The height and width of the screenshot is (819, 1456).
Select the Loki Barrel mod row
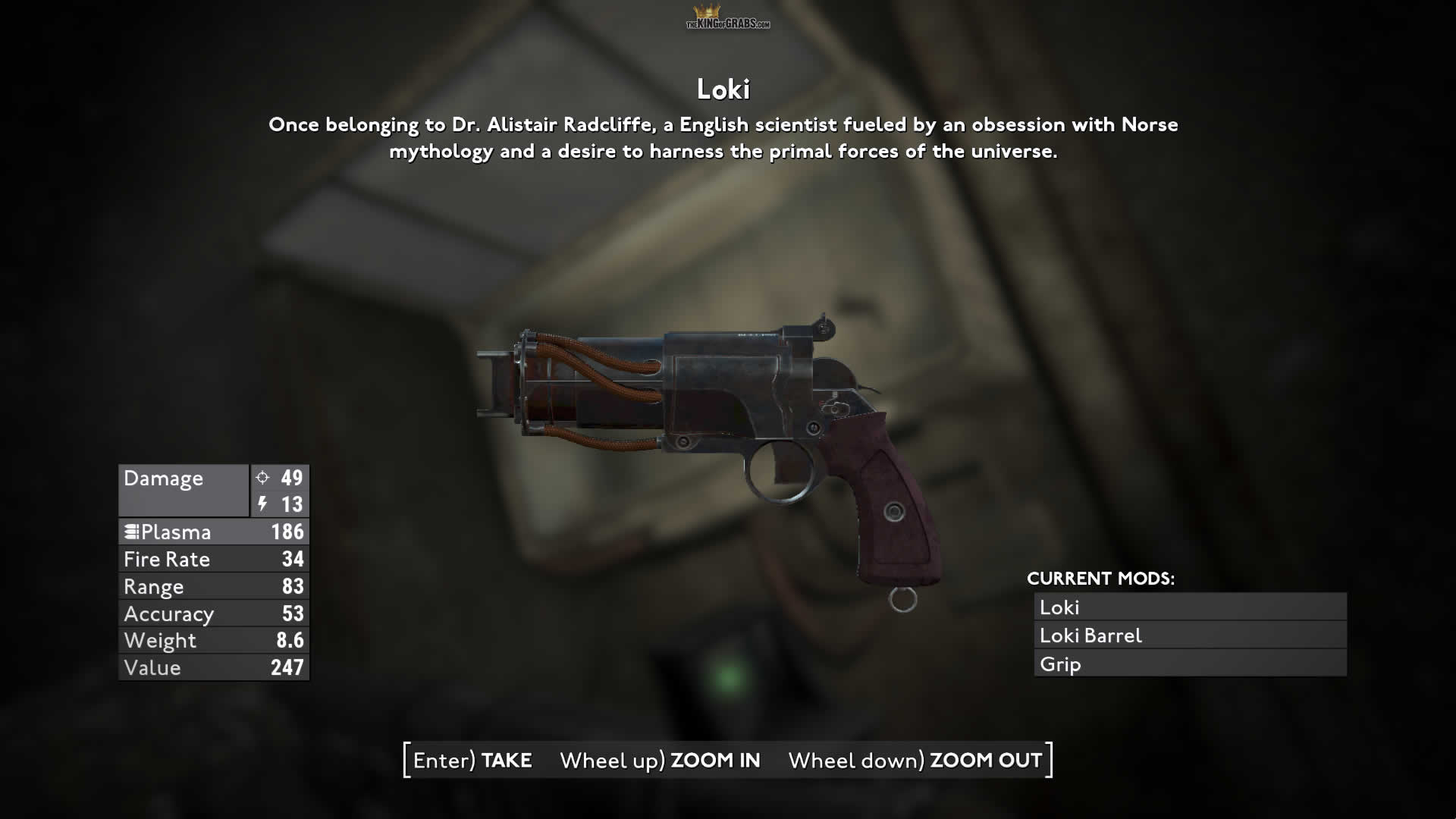(1190, 635)
